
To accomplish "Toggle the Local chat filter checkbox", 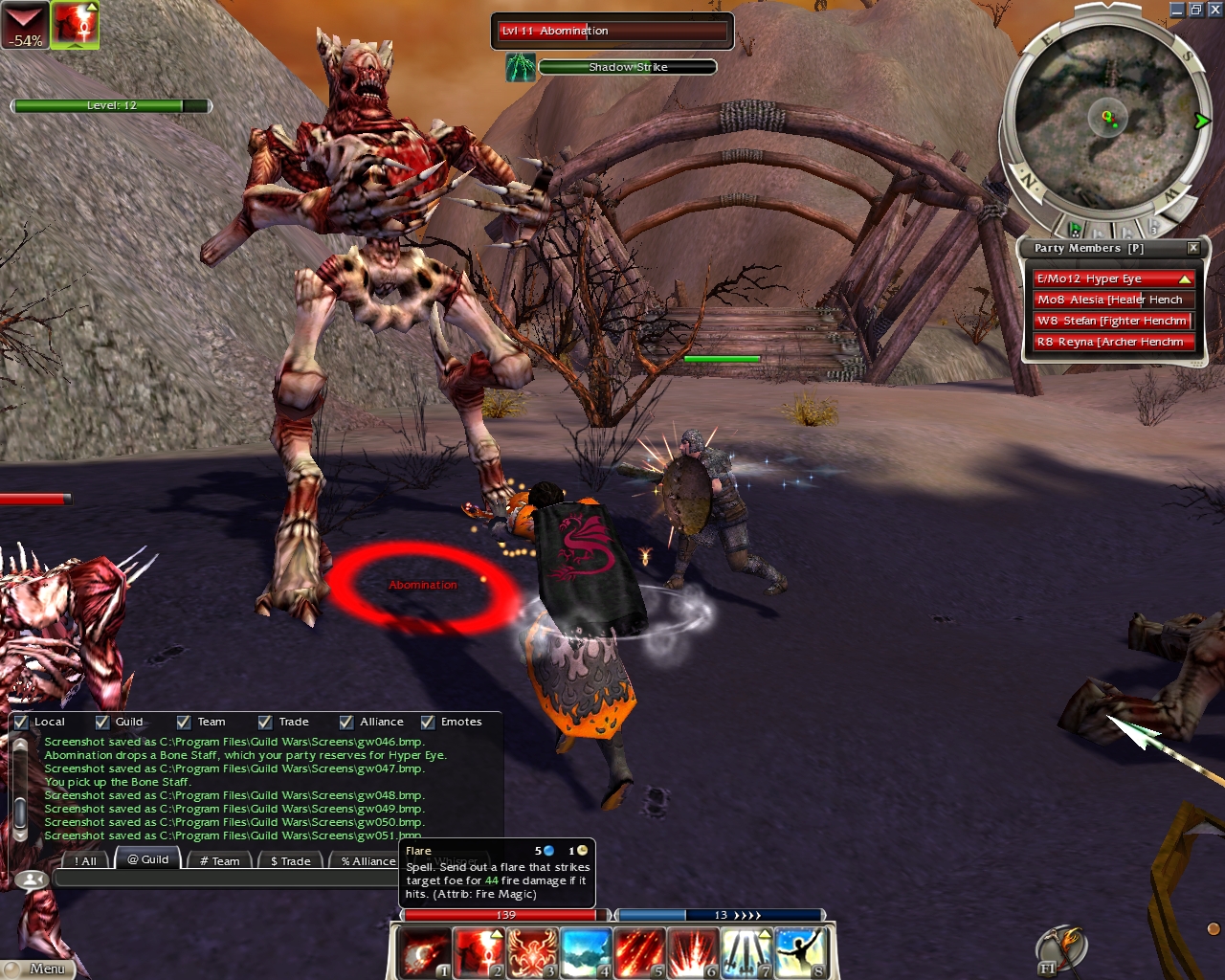I will (21, 722).
